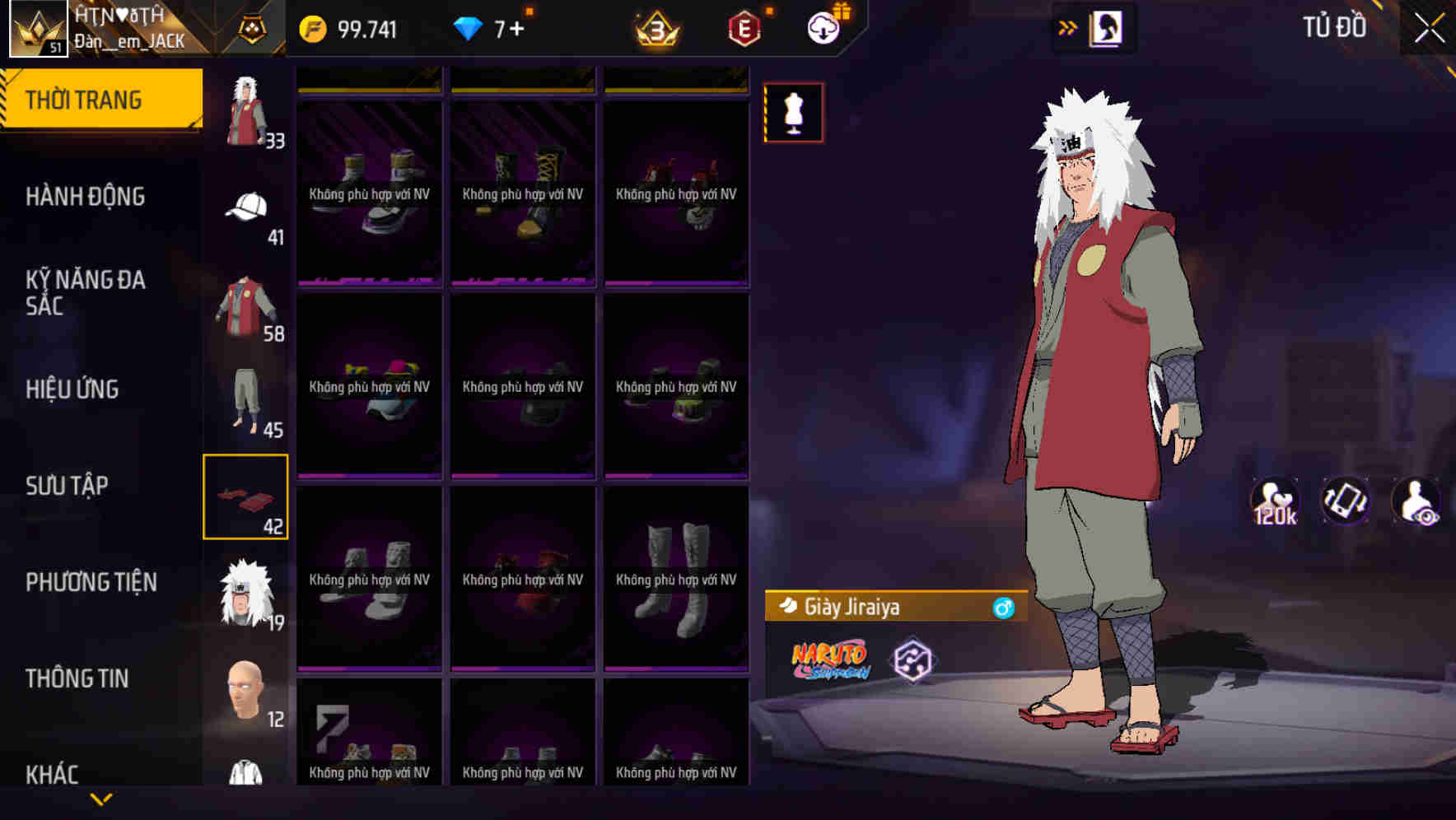Click the cloud download gift icon in top bar
Image resolution: width=1456 pixels, height=820 pixels.
[x=822, y=27]
